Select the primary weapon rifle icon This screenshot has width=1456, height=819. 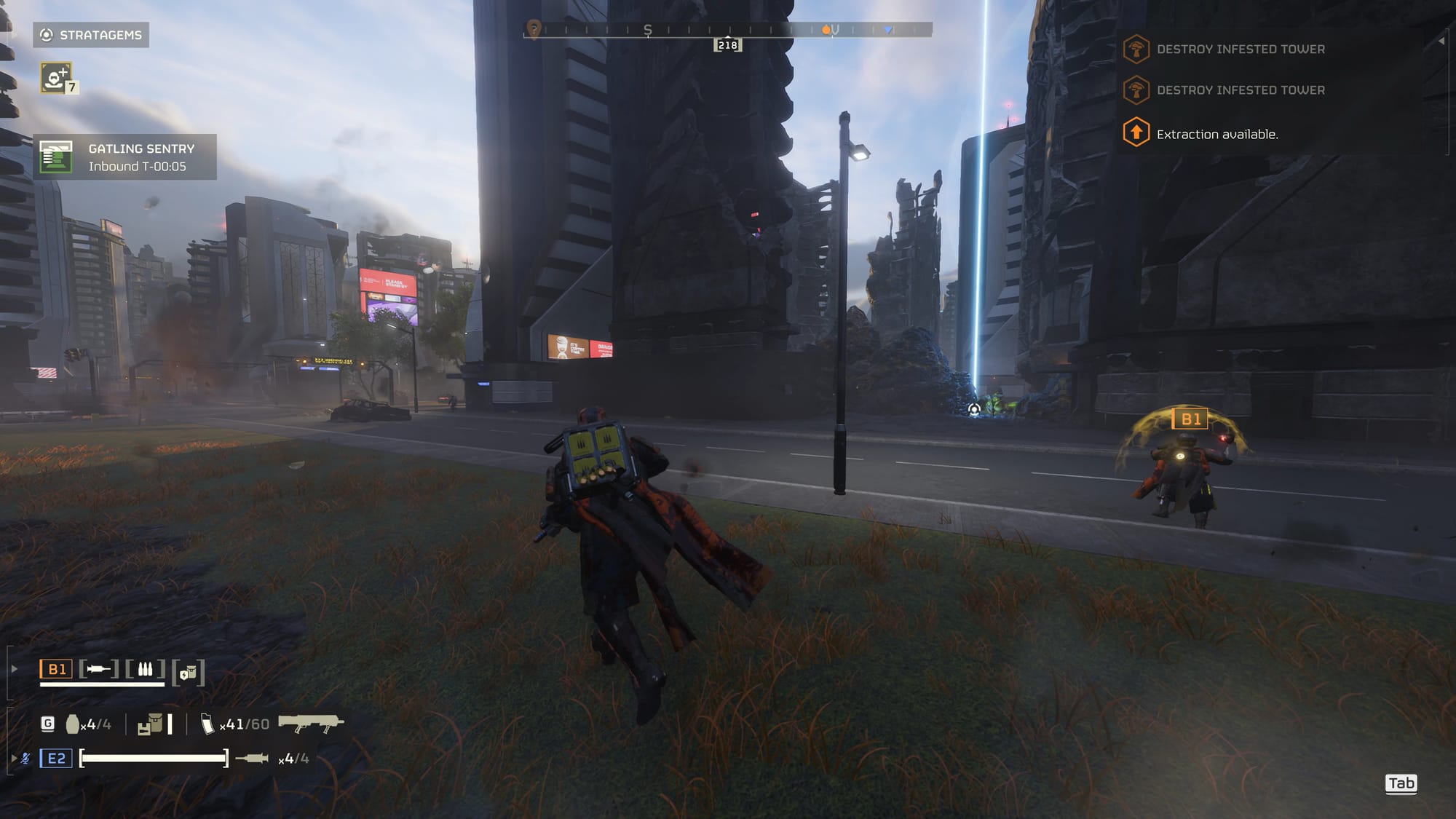click(x=311, y=724)
